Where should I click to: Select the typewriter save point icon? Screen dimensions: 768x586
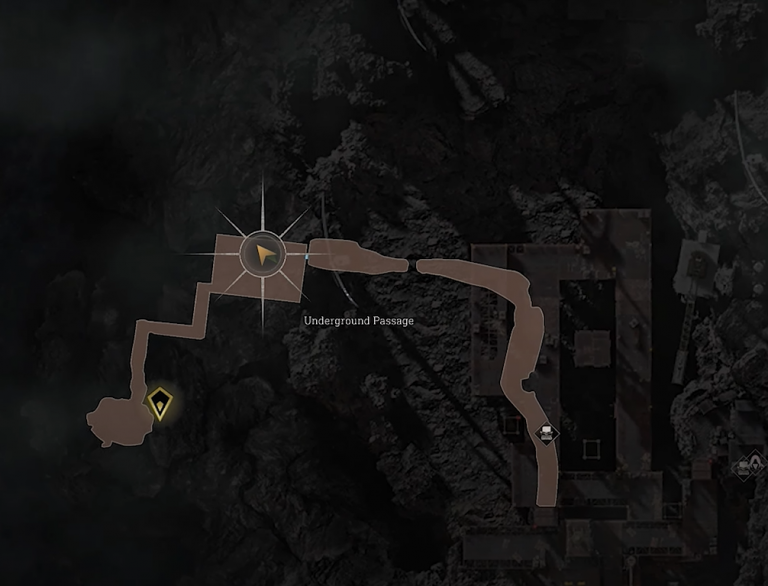coord(546,433)
